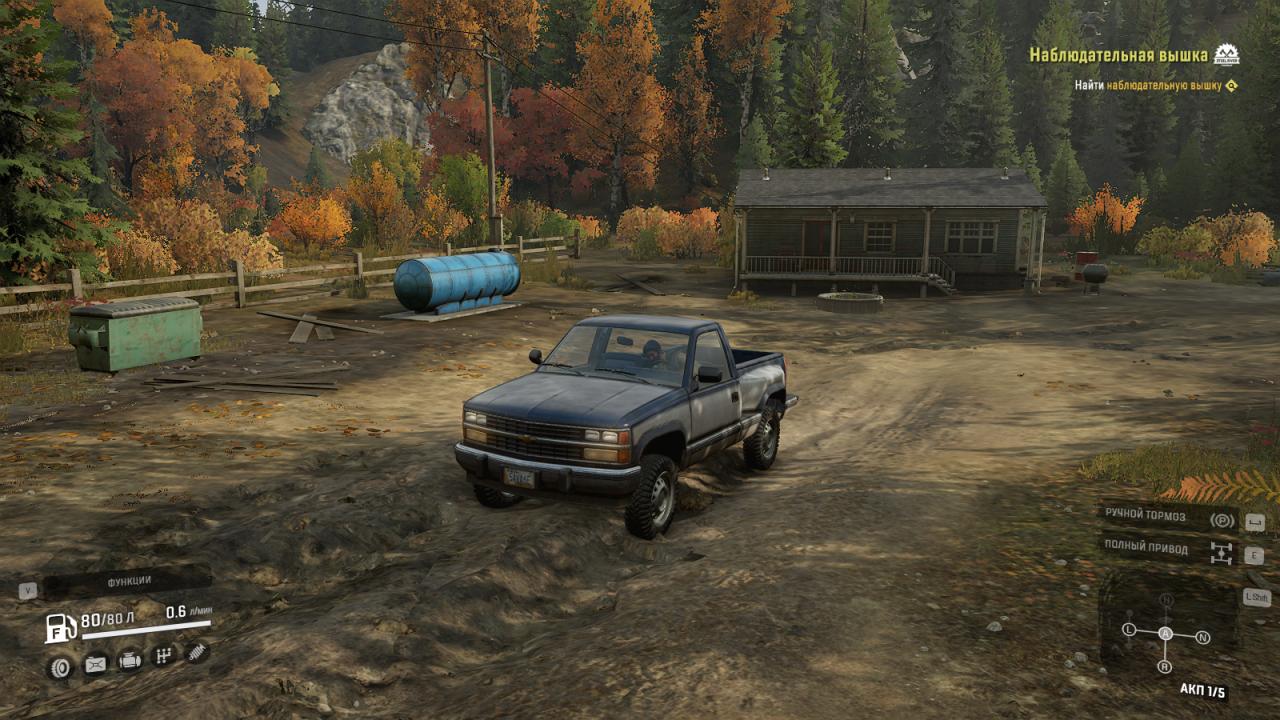Screen dimensions: 1280x720
Task: Shift gearbox to Low gear (L)
Action: coord(1129,629)
